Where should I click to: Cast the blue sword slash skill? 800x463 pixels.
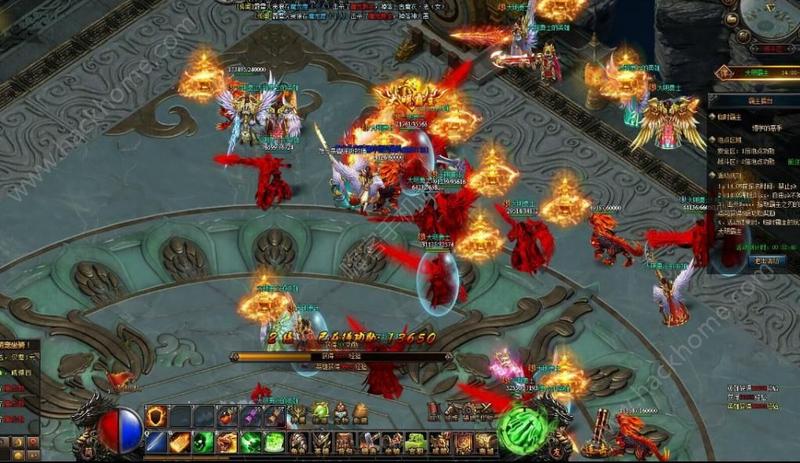(155, 441)
